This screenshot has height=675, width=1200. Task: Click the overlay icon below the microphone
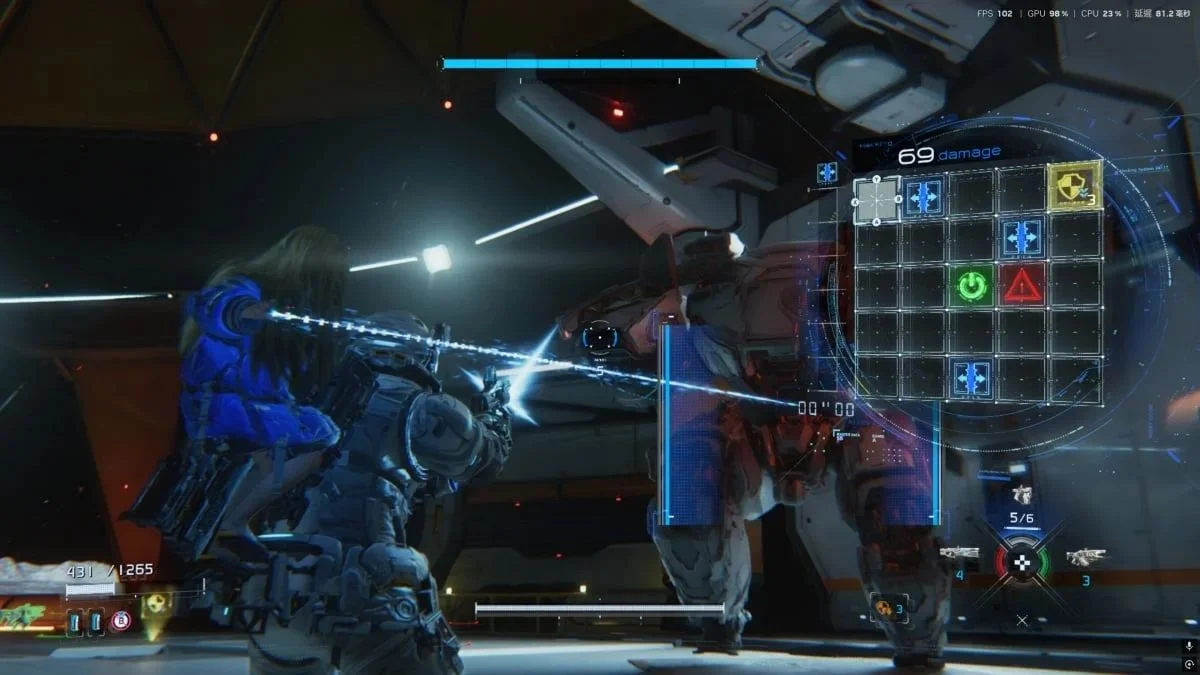coord(1187,664)
